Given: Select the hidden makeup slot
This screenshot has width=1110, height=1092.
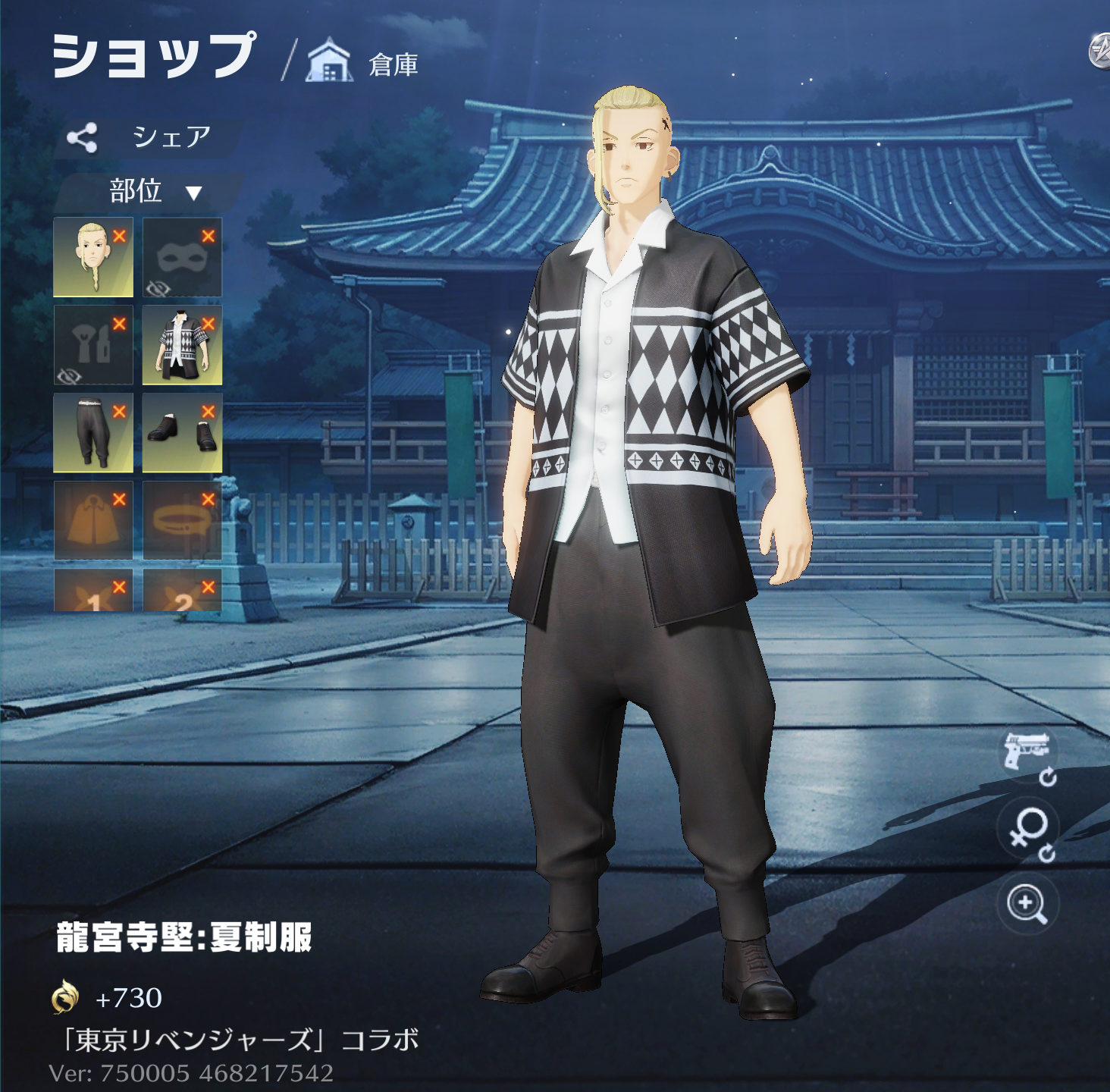Looking at the screenshot, I should tap(92, 346).
